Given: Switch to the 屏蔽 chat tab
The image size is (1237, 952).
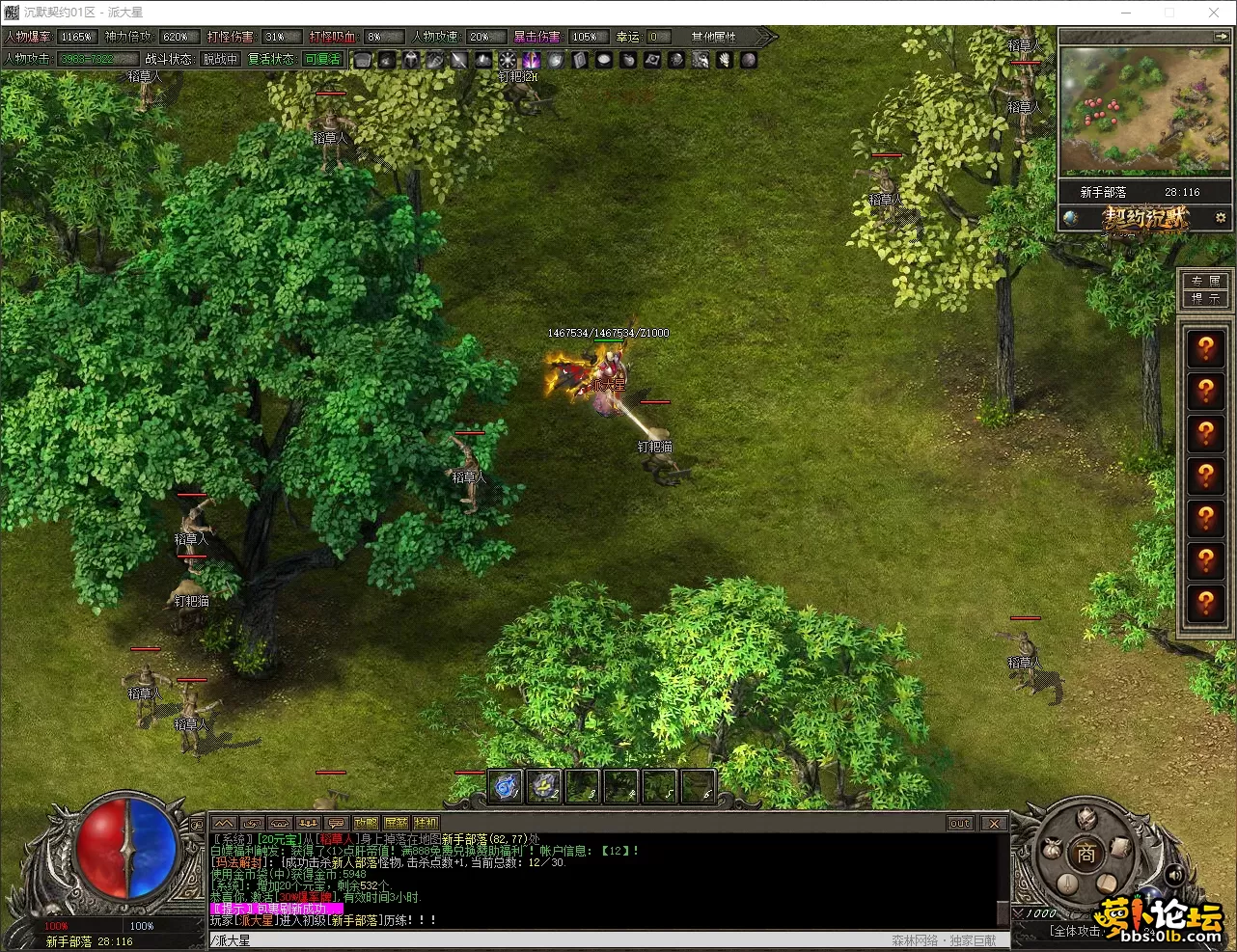Looking at the screenshot, I should [x=396, y=823].
